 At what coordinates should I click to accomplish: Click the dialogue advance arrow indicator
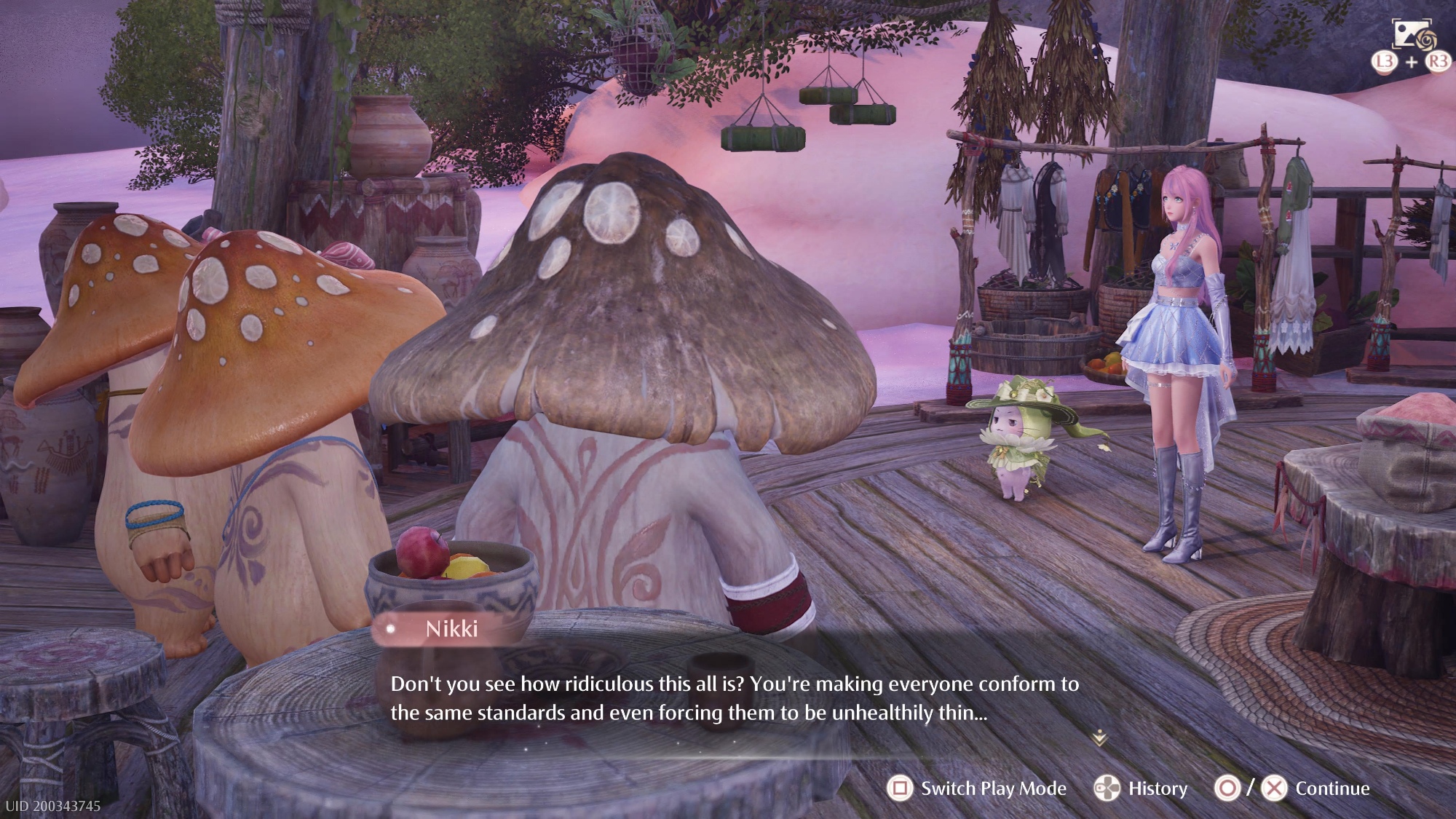coord(1099,739)
